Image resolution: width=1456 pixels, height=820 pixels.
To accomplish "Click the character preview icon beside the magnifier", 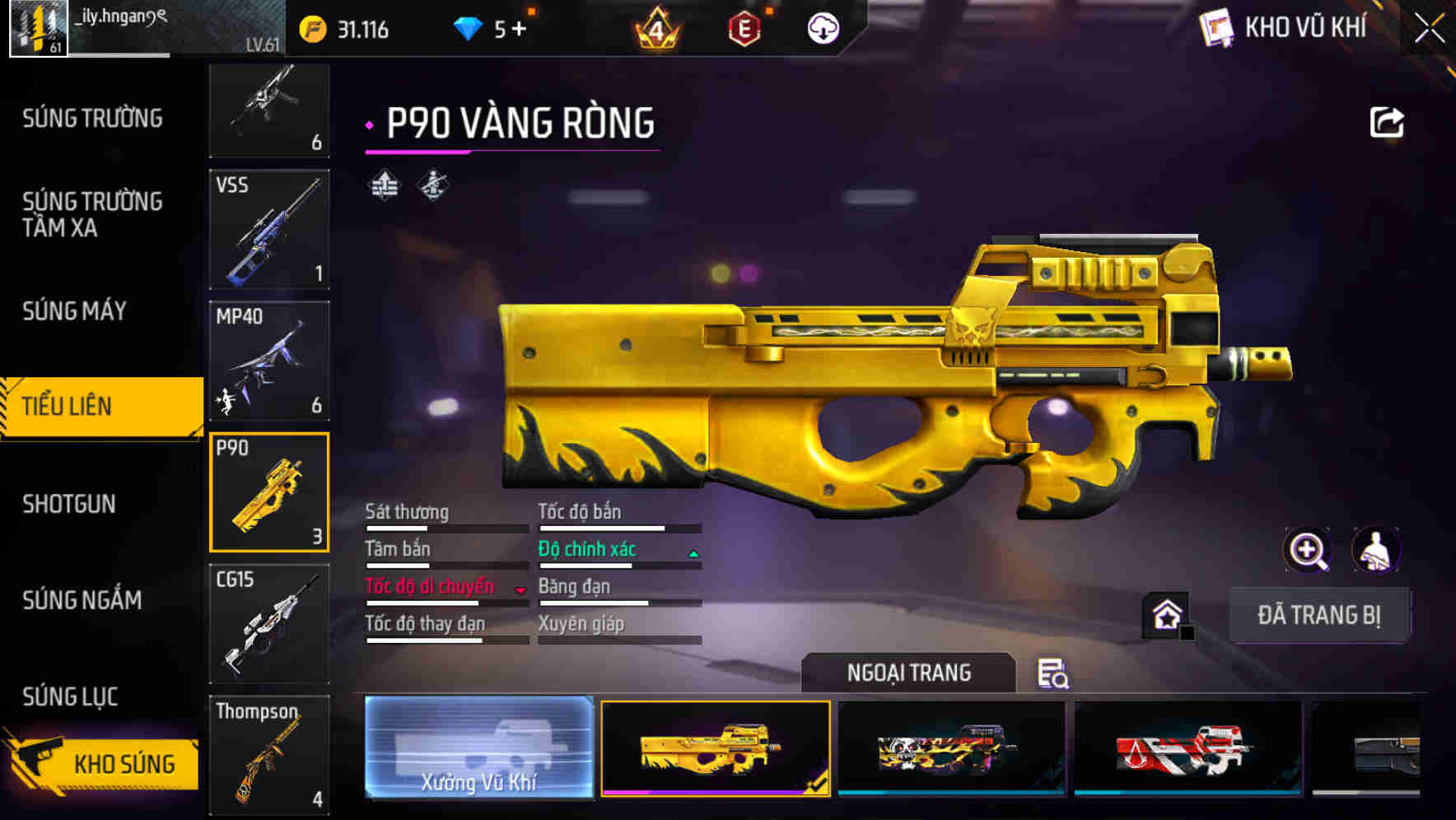I will 1377,550.
